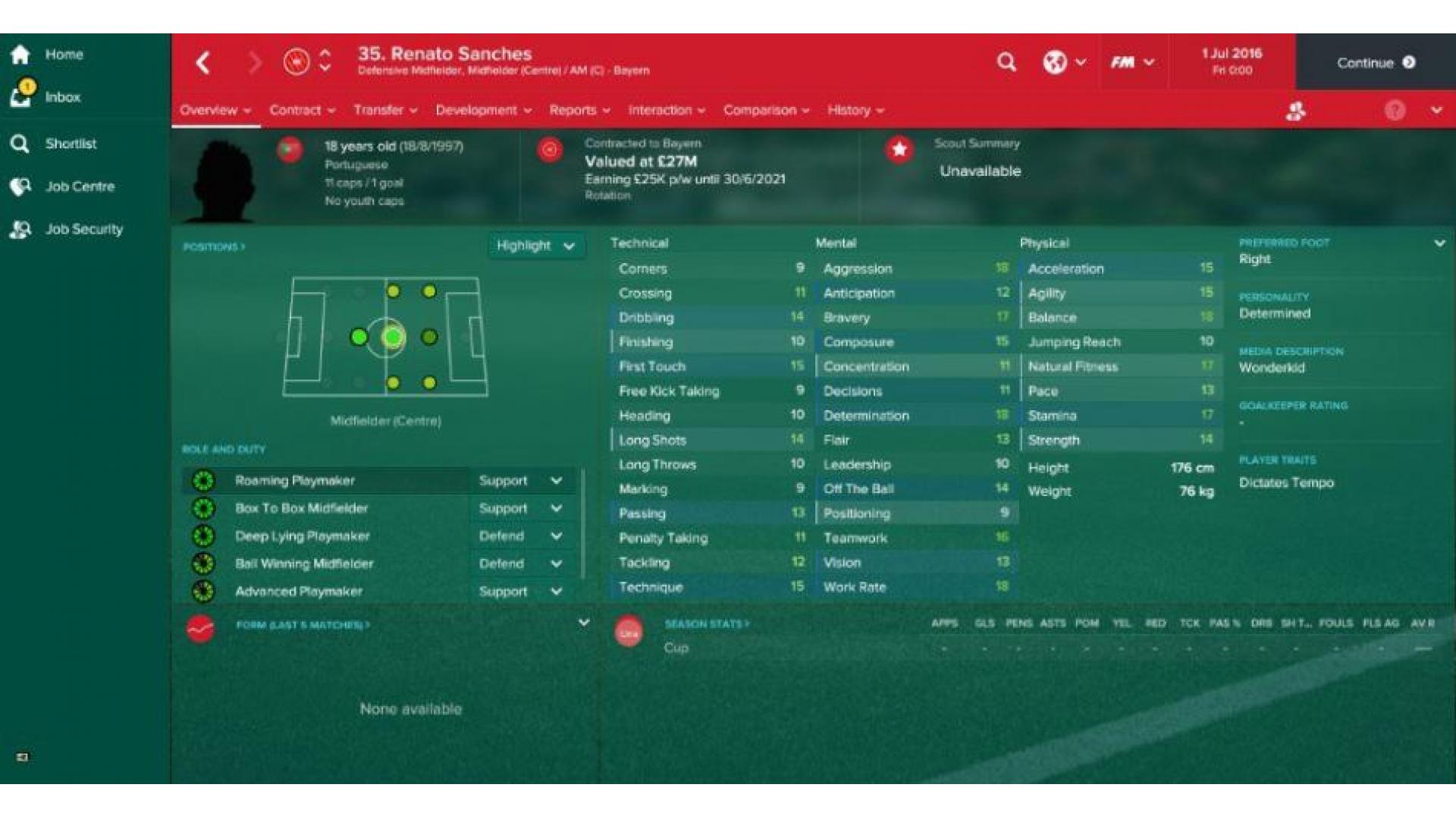Click the back arrow button
1456x819 pixels.
pyautogui.click(x=202, y=63)
